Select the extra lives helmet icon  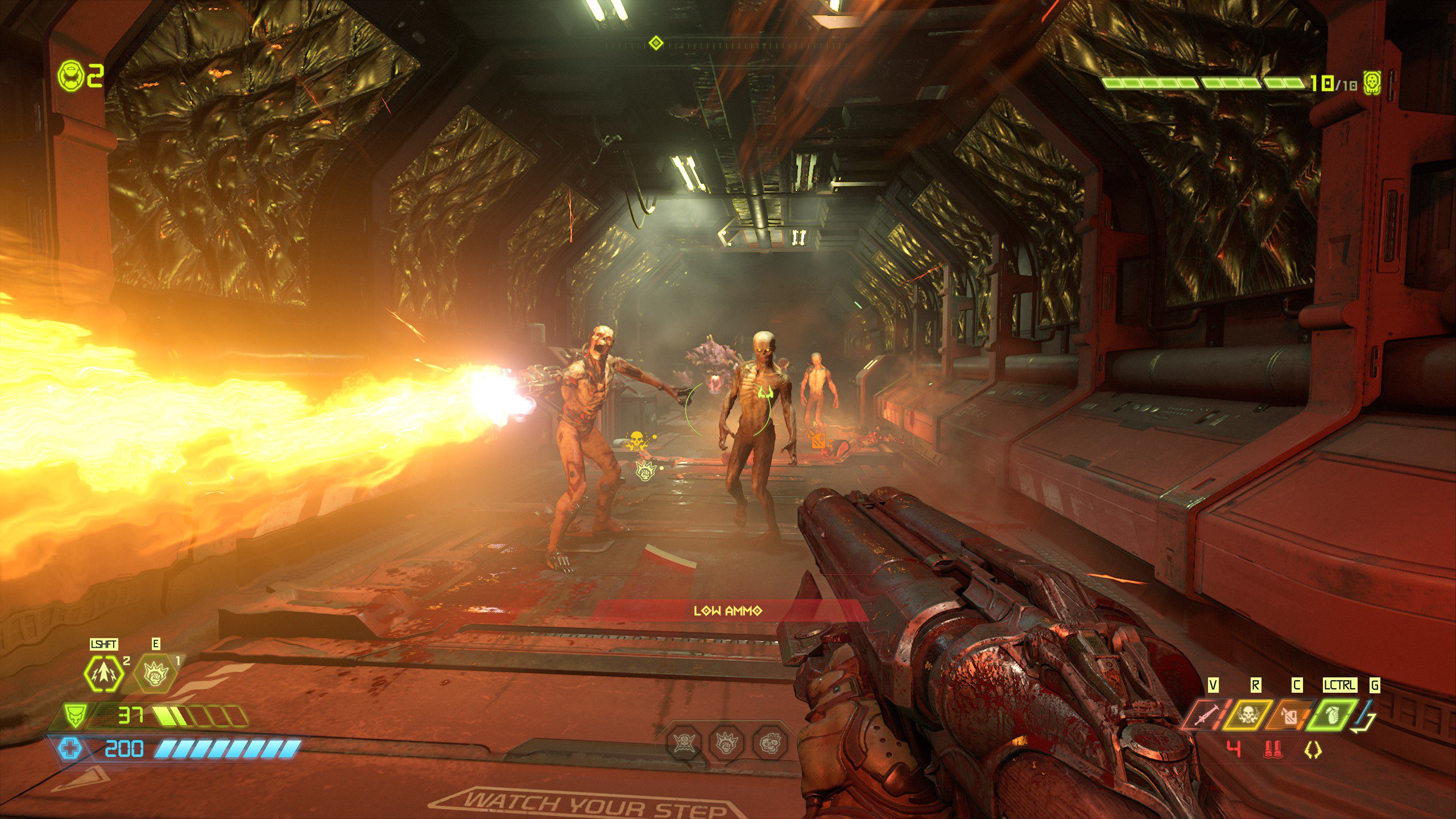coord(71,75)
